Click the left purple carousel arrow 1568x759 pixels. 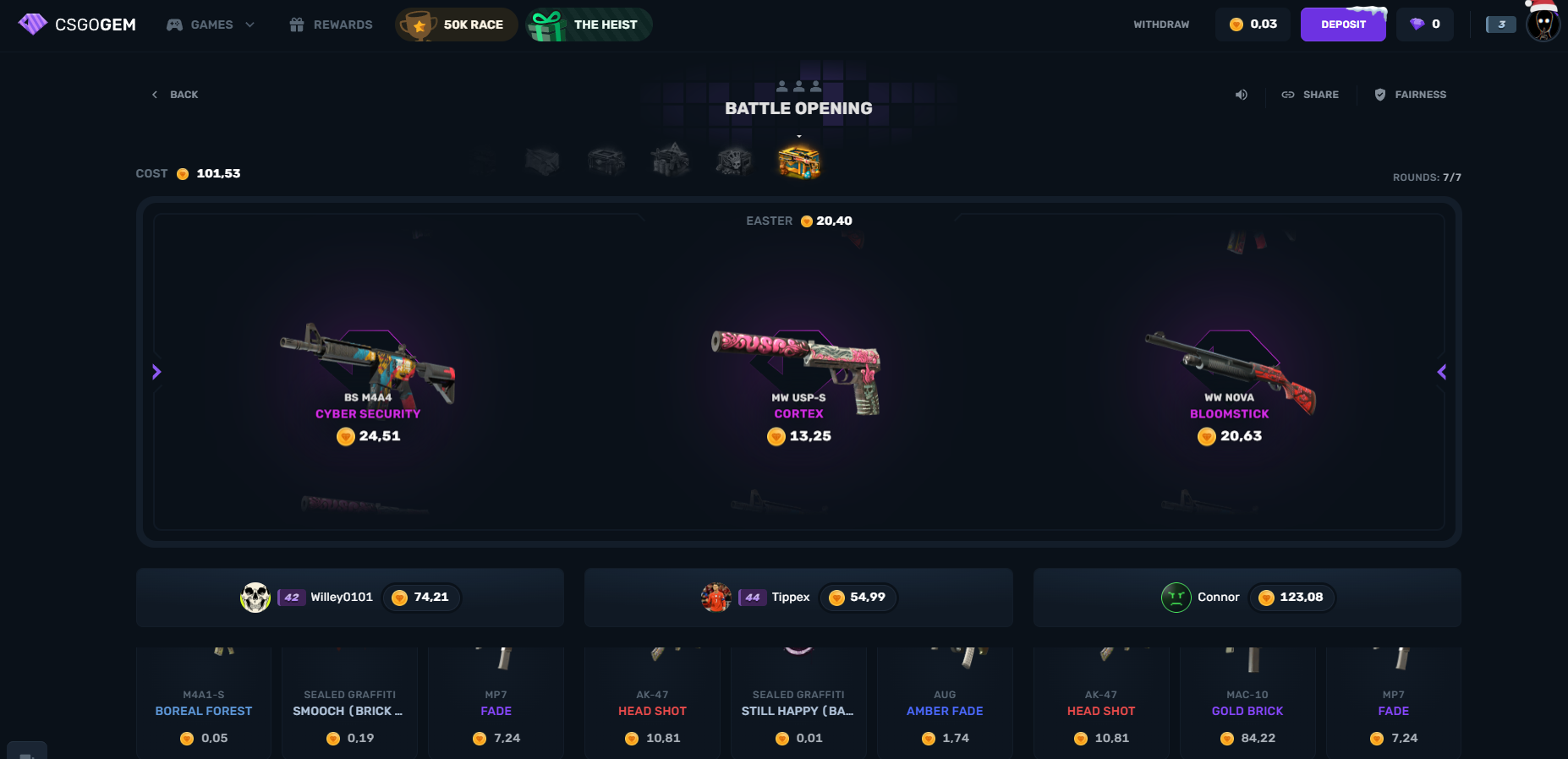[156, 372]
